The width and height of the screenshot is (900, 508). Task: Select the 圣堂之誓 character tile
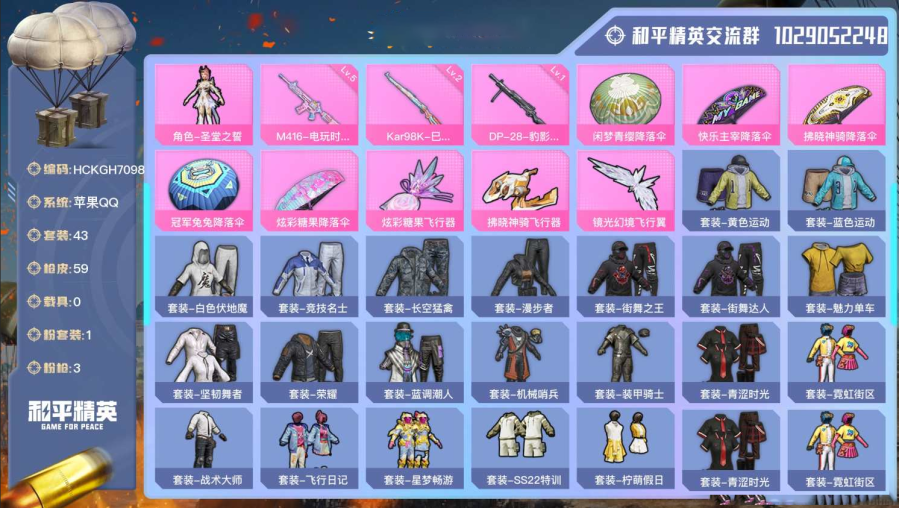point(203,103)
